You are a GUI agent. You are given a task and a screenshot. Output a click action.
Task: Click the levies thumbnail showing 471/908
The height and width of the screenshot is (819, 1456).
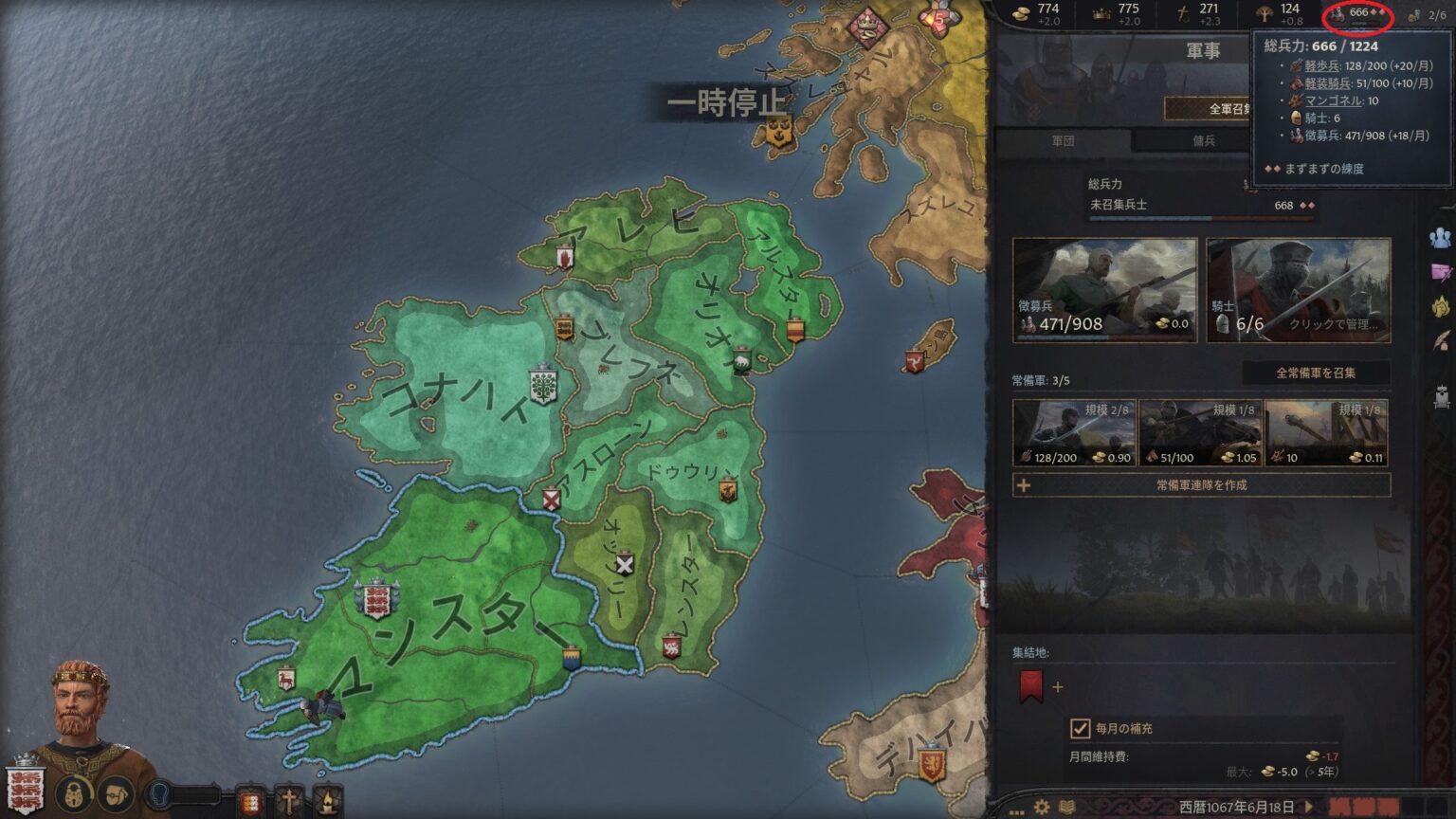(1104, 289)
